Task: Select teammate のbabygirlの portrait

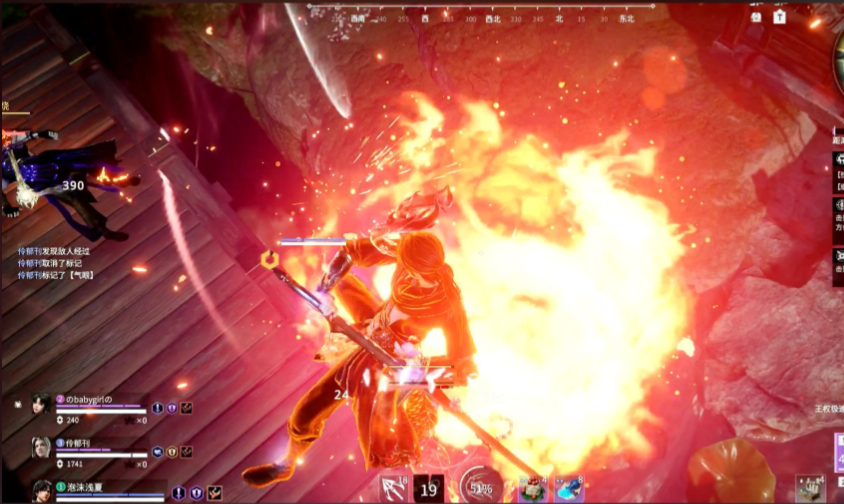Action: pyautogui.click(x=40, y=405)
